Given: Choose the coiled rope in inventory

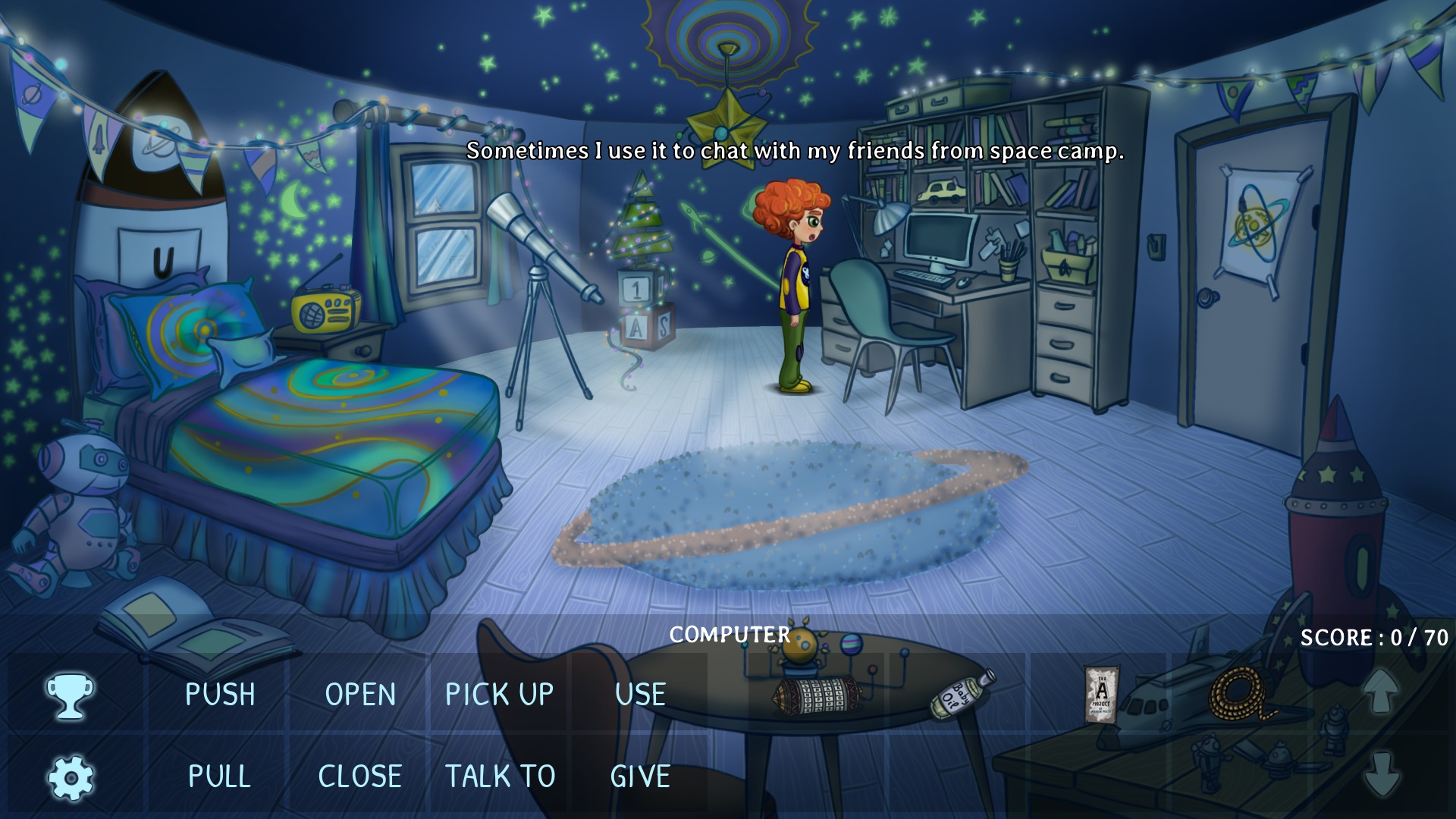Looking at the screenshot, I should (x=1241, y=695).
